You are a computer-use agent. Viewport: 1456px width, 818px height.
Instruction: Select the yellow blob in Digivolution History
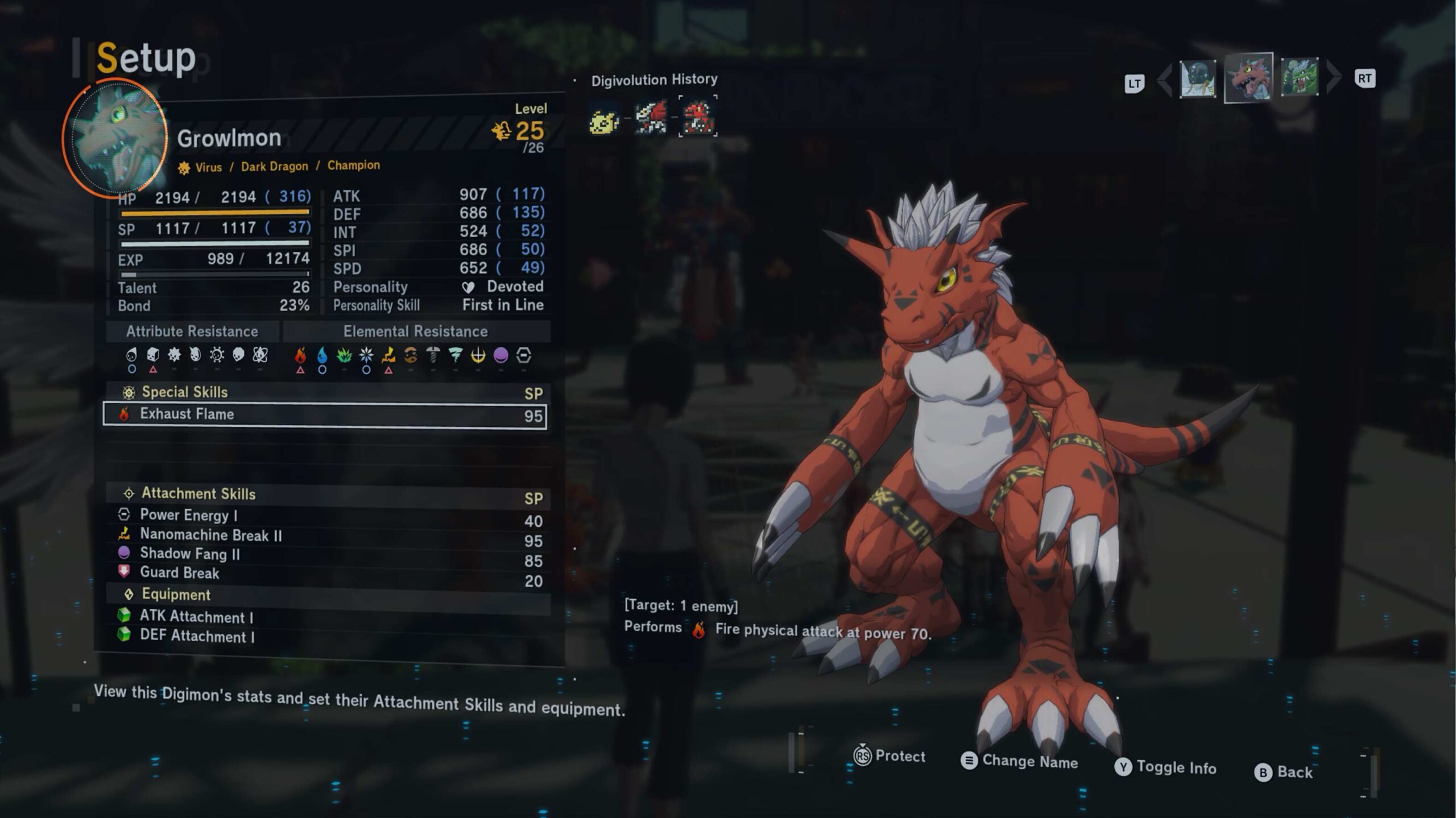tap(604, 120)
